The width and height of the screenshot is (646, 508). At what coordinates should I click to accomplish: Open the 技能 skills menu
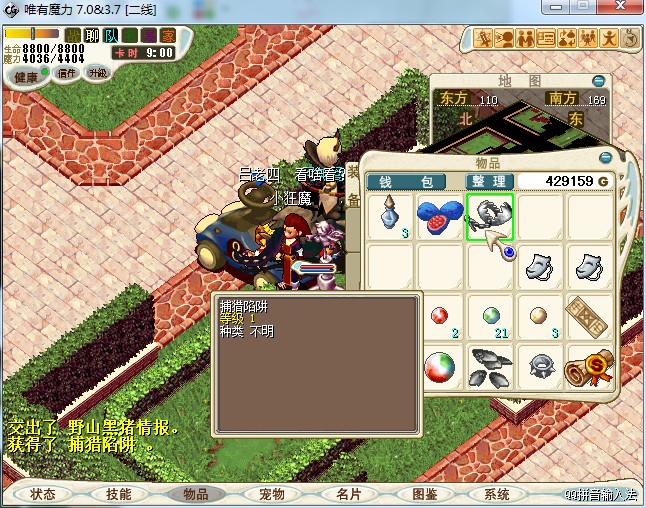[x=118, y=494]
